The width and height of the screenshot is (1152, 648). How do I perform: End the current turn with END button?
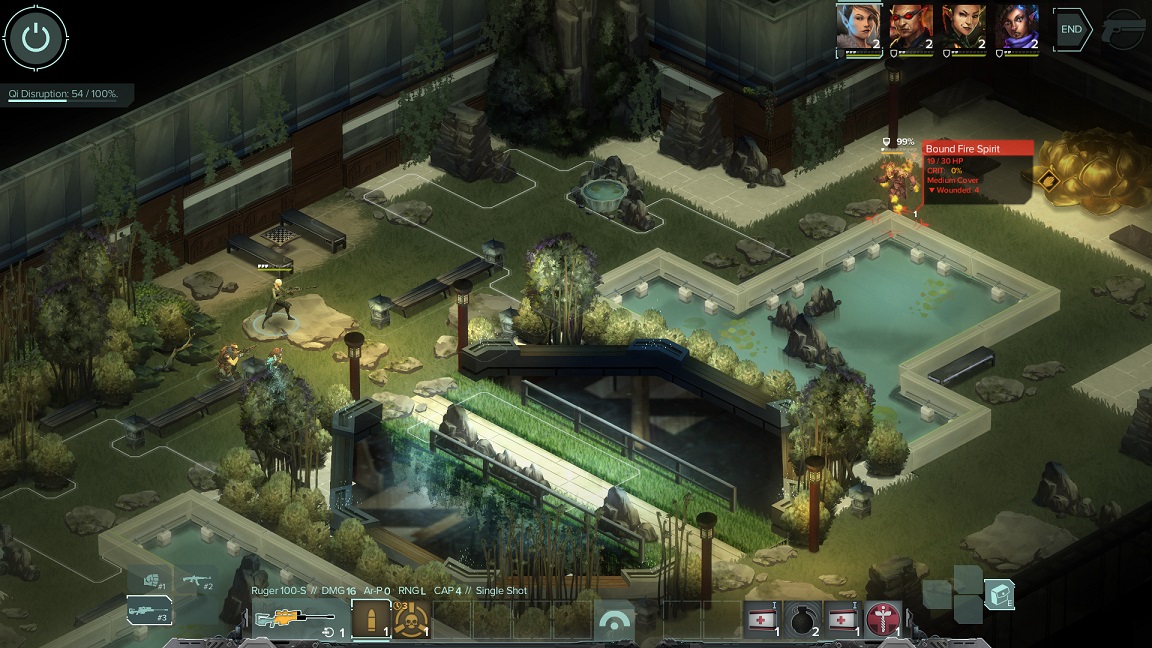pos(1071,30)
